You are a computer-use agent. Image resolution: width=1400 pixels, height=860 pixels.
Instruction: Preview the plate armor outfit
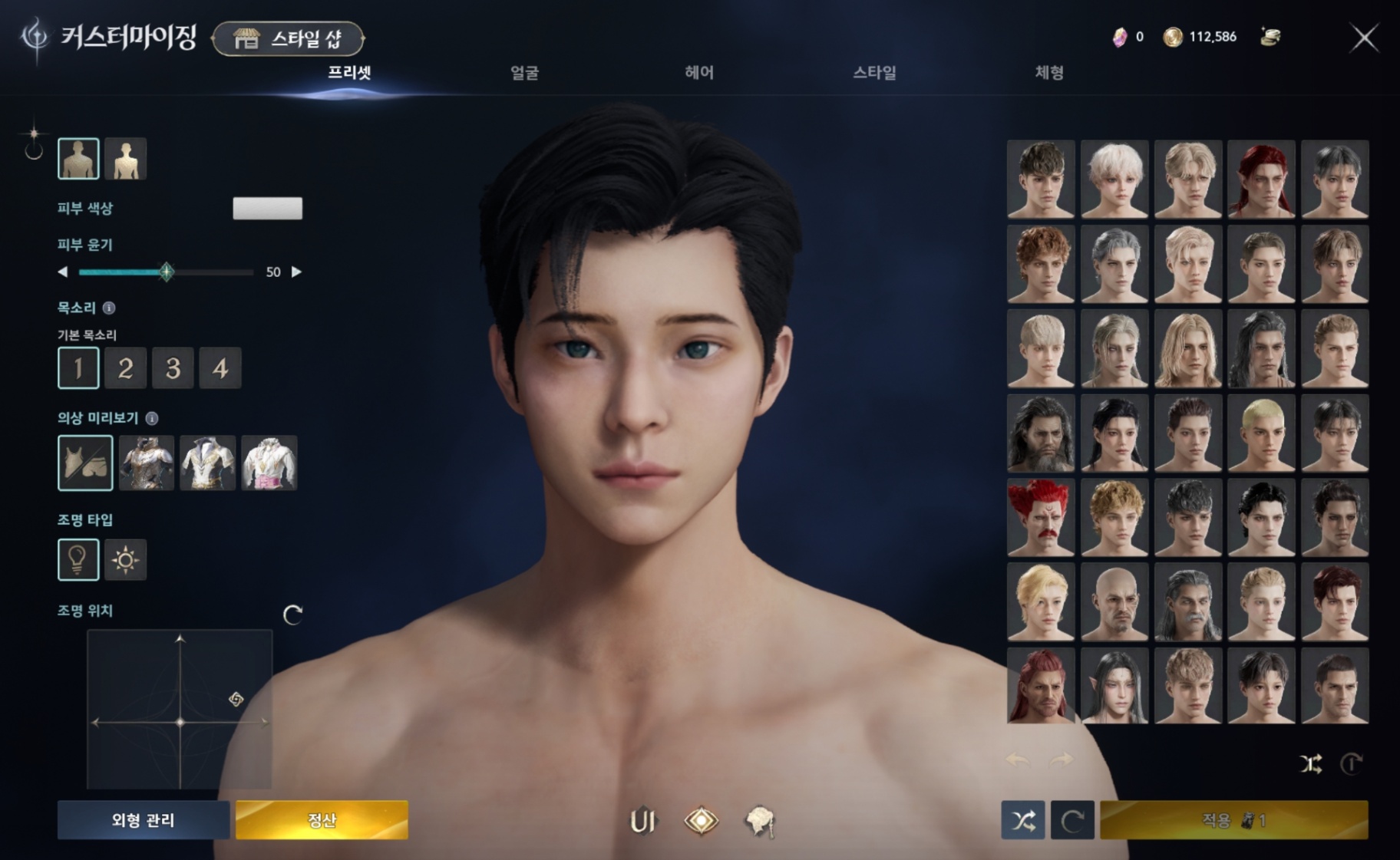tap(147, 463)
